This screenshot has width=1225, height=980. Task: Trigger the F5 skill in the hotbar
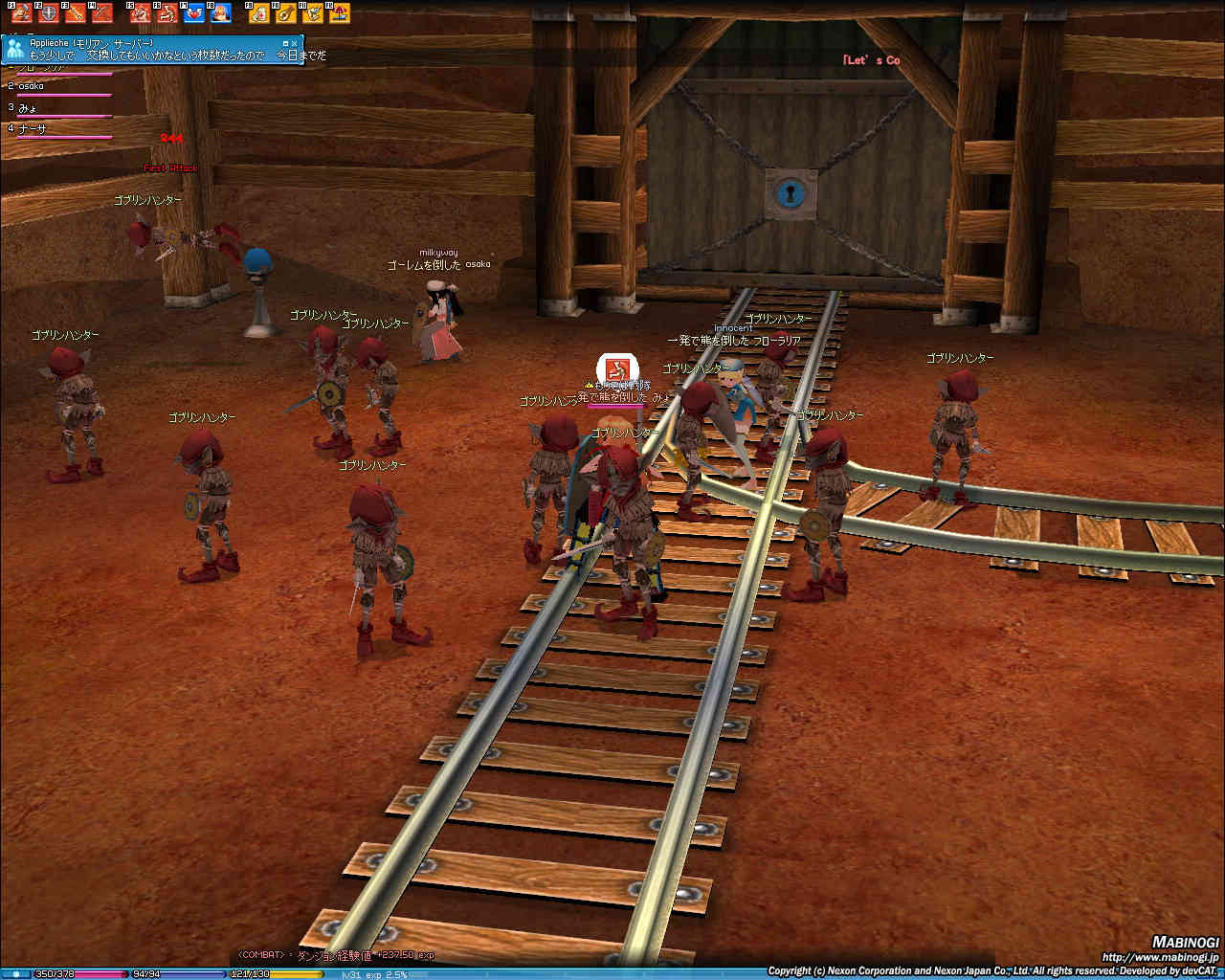(x=141, y=12)
